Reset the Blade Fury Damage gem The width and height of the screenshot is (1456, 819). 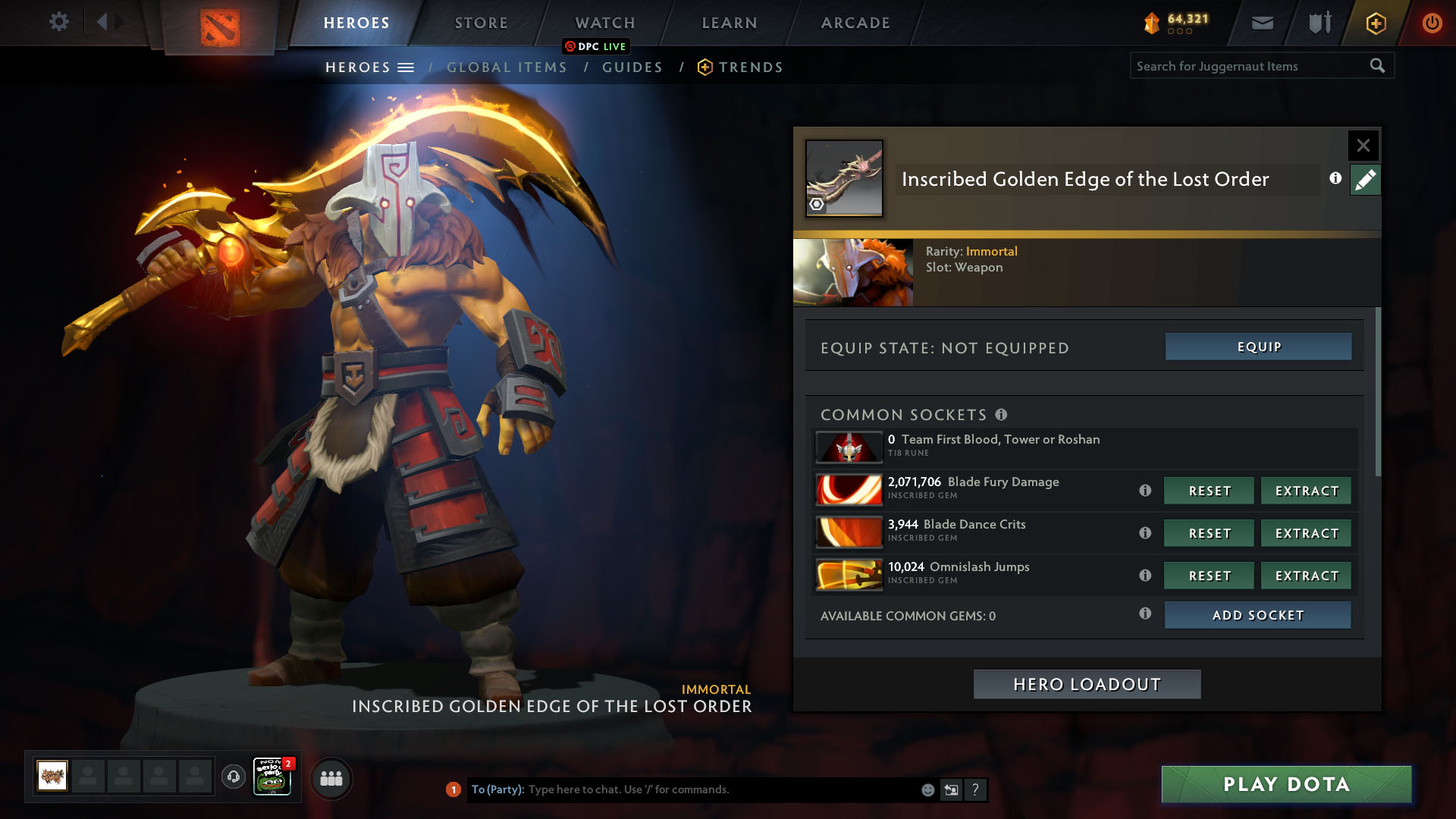pos(1209,491)
